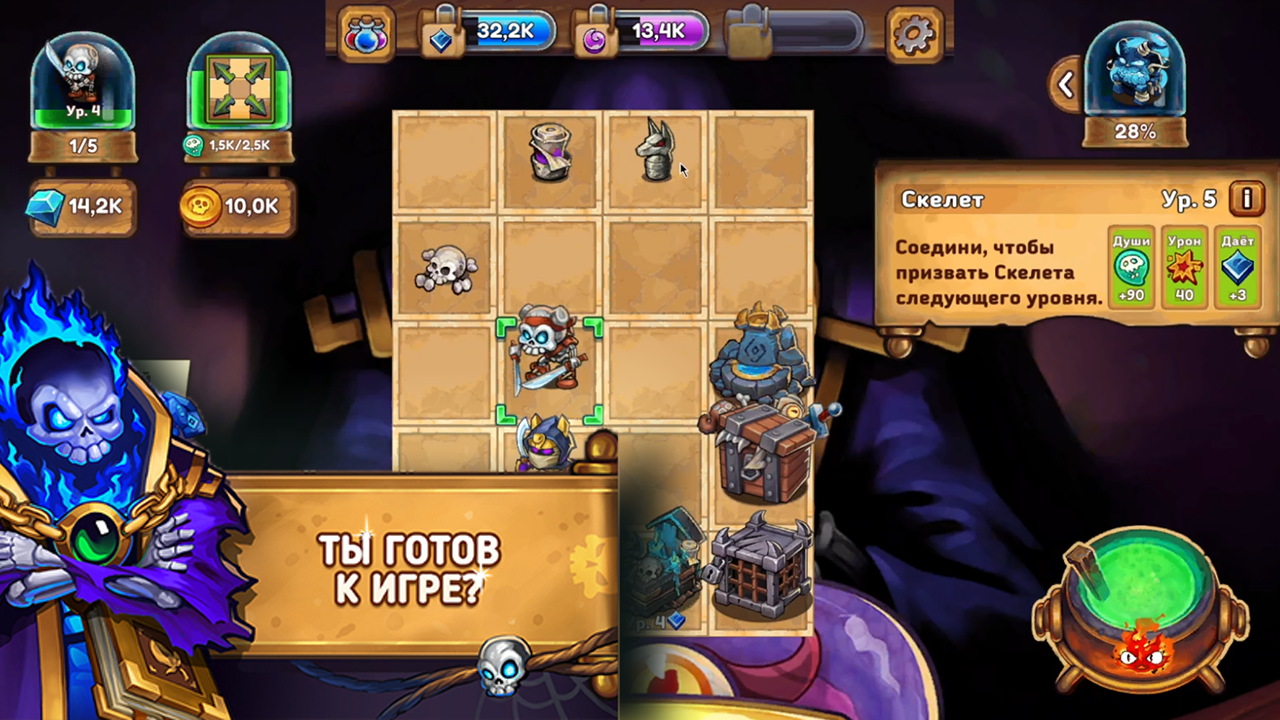Collapse the frozen unit panel with the chevron arrow

(x=1064, y=85)
